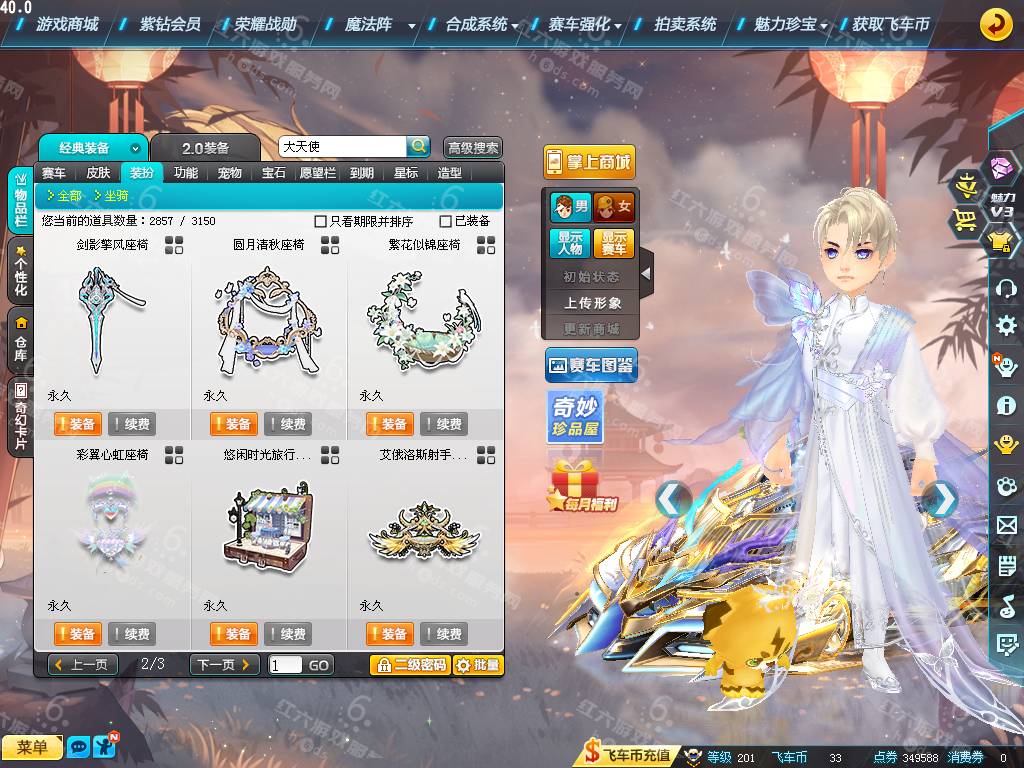Switch to the 2.0装备 tab
This screenshot has height=768, width=1024.
[205, 148]
